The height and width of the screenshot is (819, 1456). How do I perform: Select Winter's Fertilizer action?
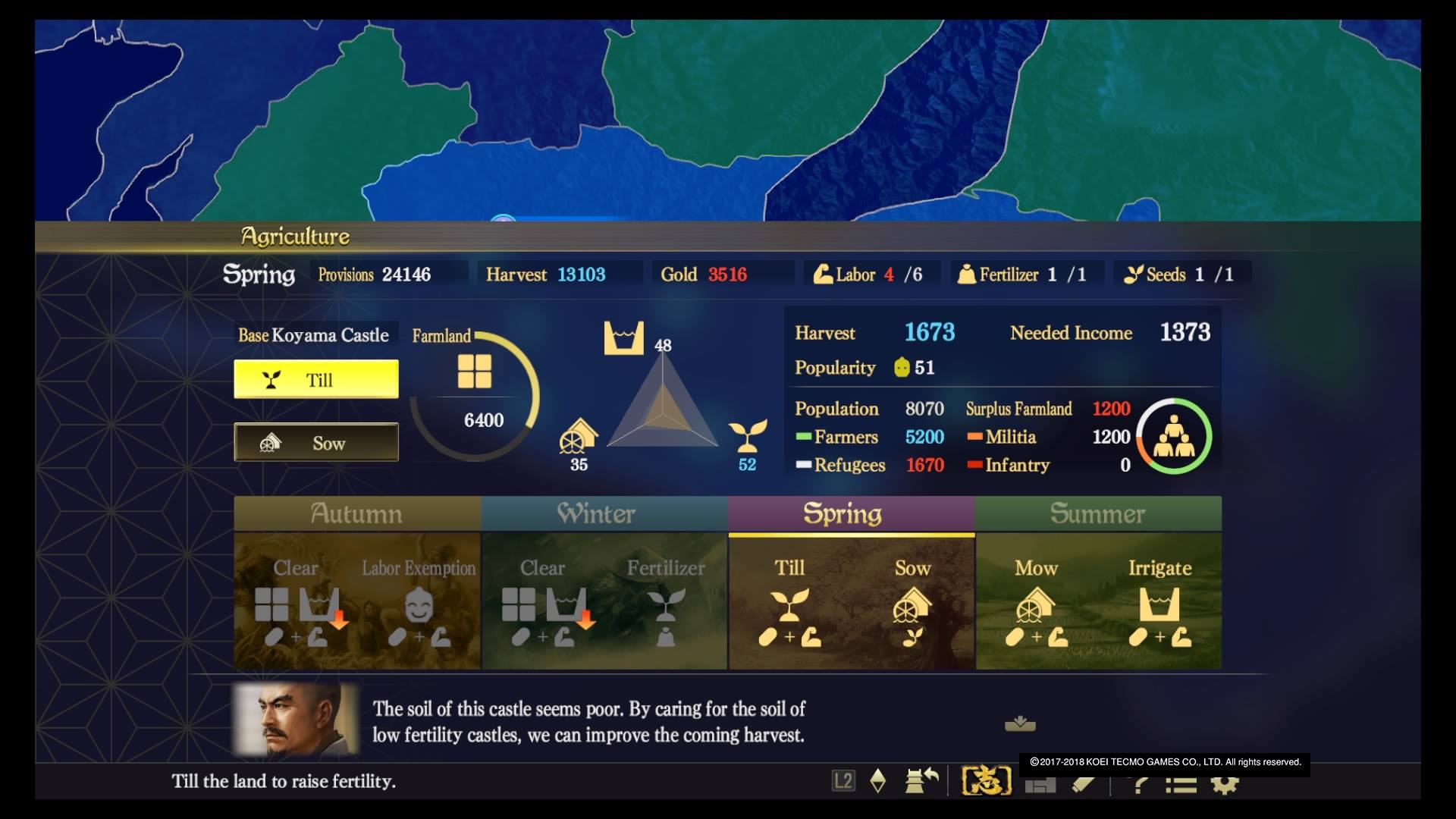click(x=665, y=604)
